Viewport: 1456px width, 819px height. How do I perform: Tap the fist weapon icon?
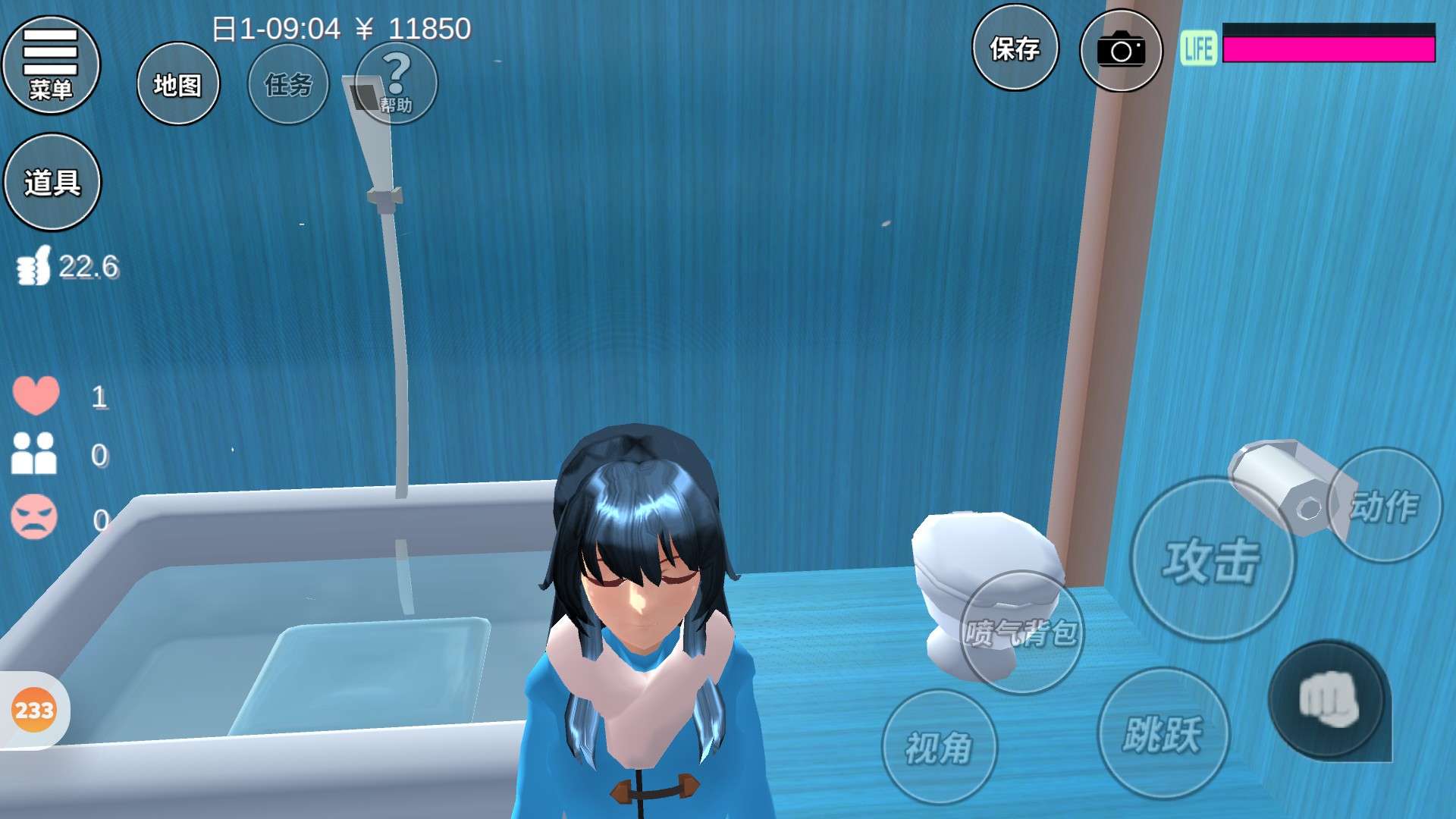click(1328, 699)
